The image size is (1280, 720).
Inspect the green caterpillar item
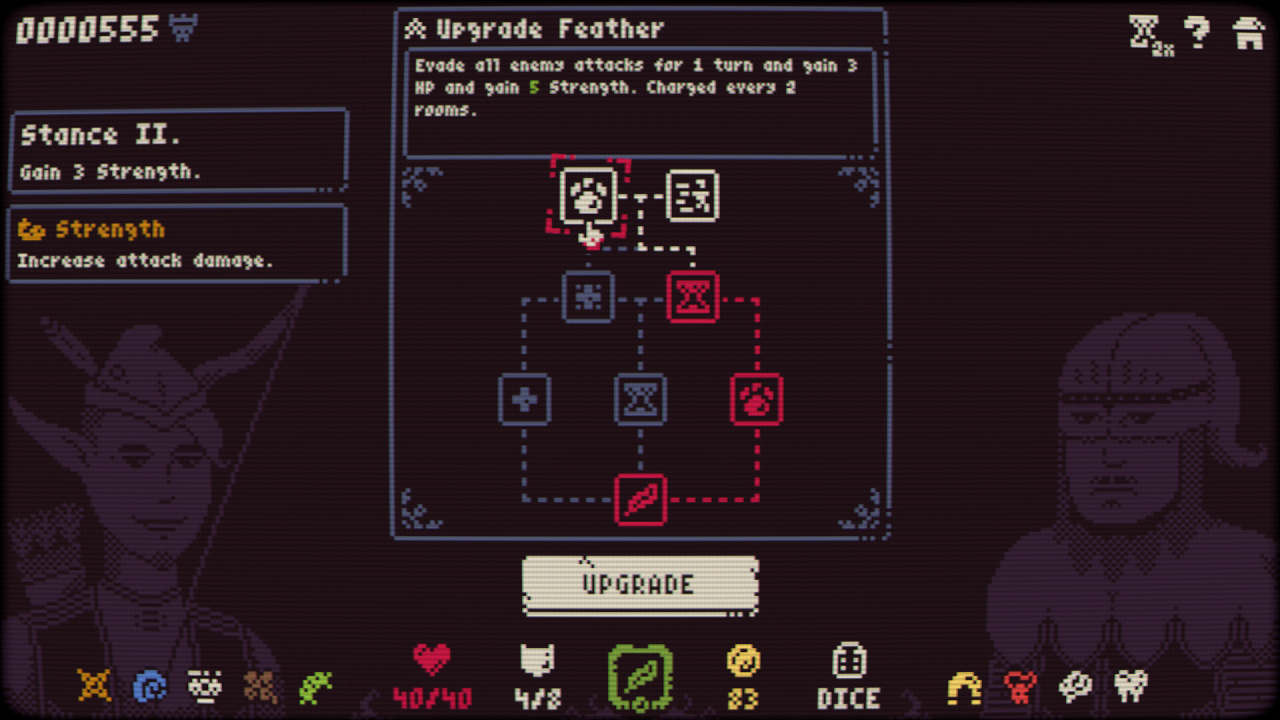tap(315, 687)
